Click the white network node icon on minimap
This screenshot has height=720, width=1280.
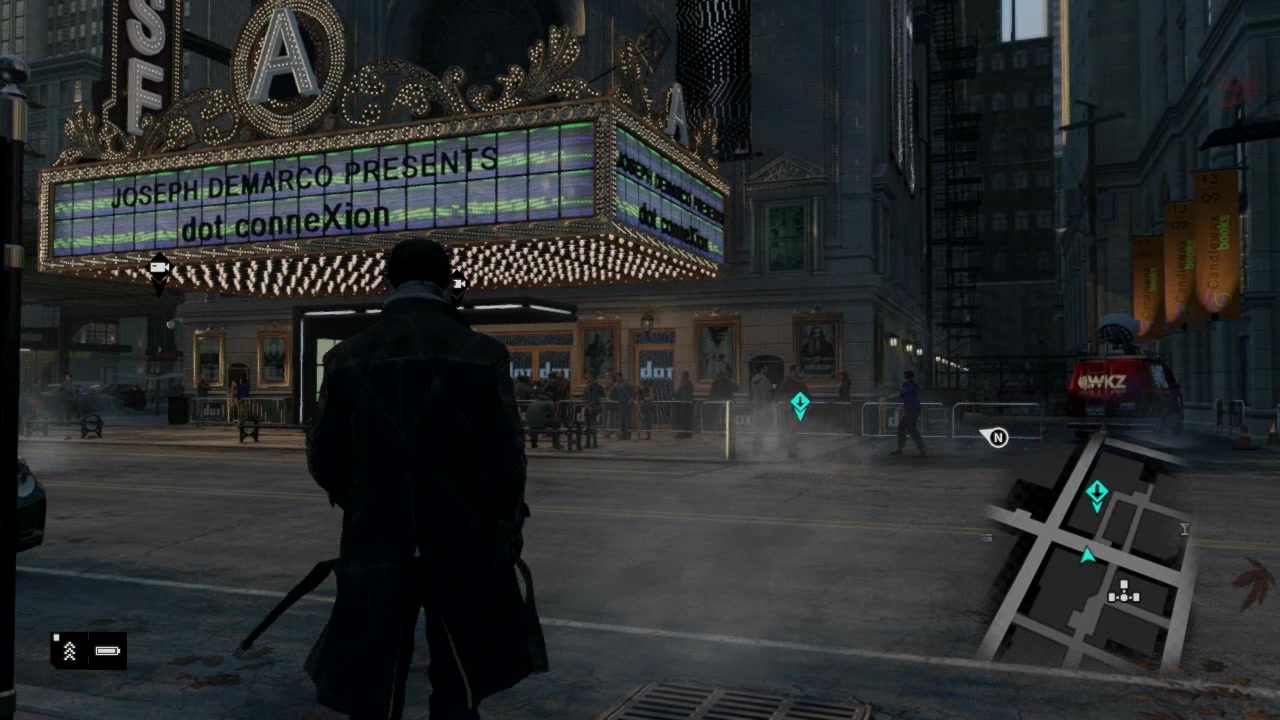click(1124, 592)
